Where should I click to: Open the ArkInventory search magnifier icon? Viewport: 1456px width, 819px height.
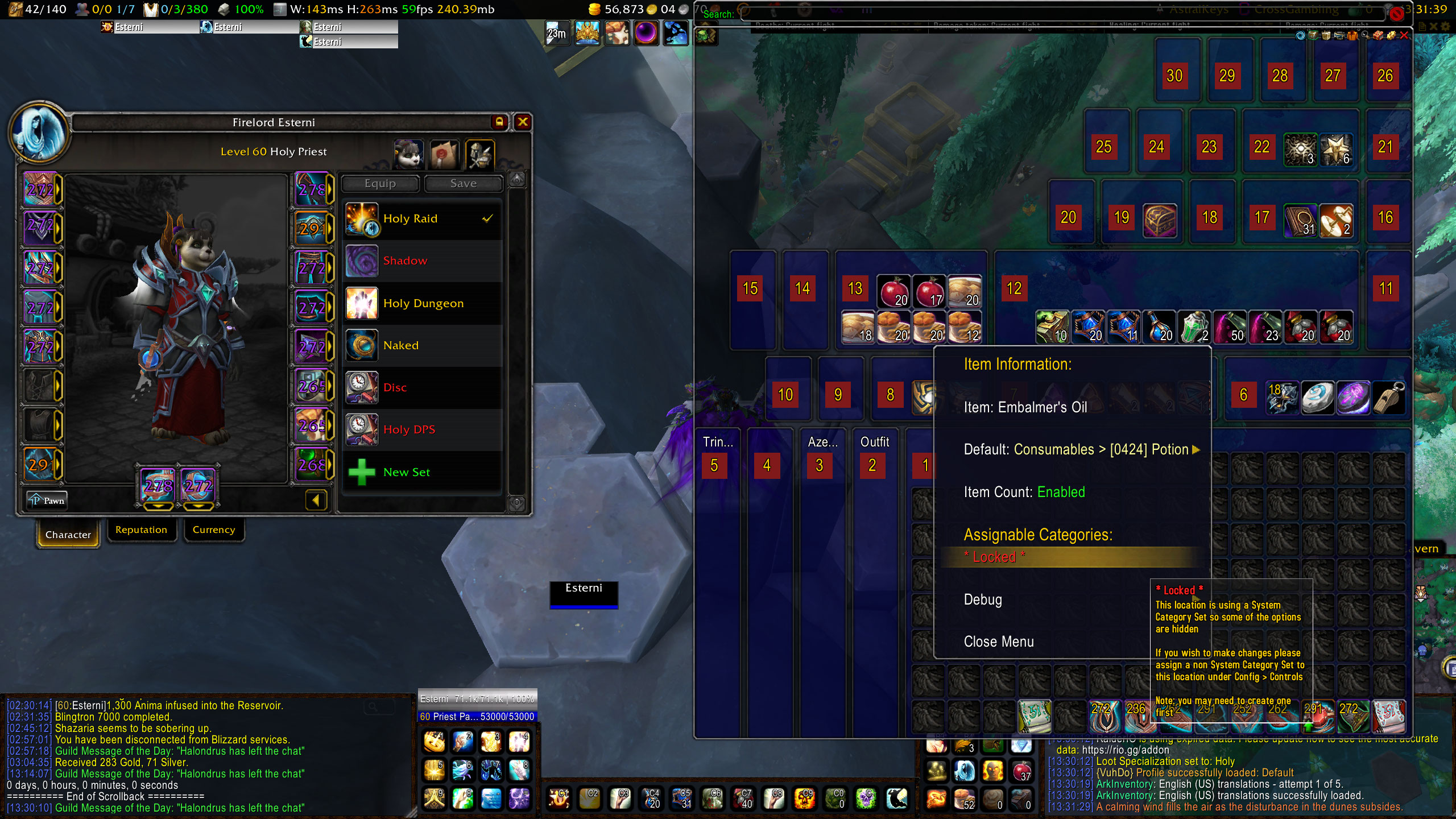[x=1364, y=35]
